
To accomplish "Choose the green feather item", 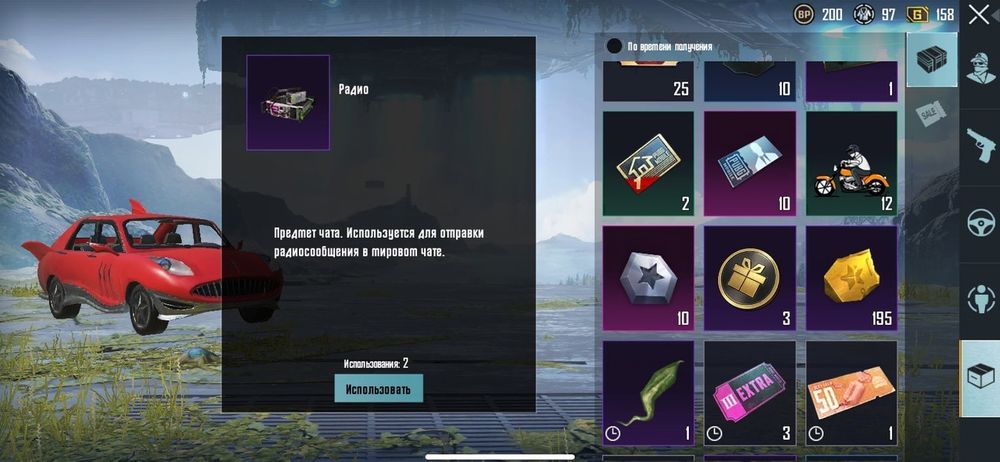I will 648,392.
